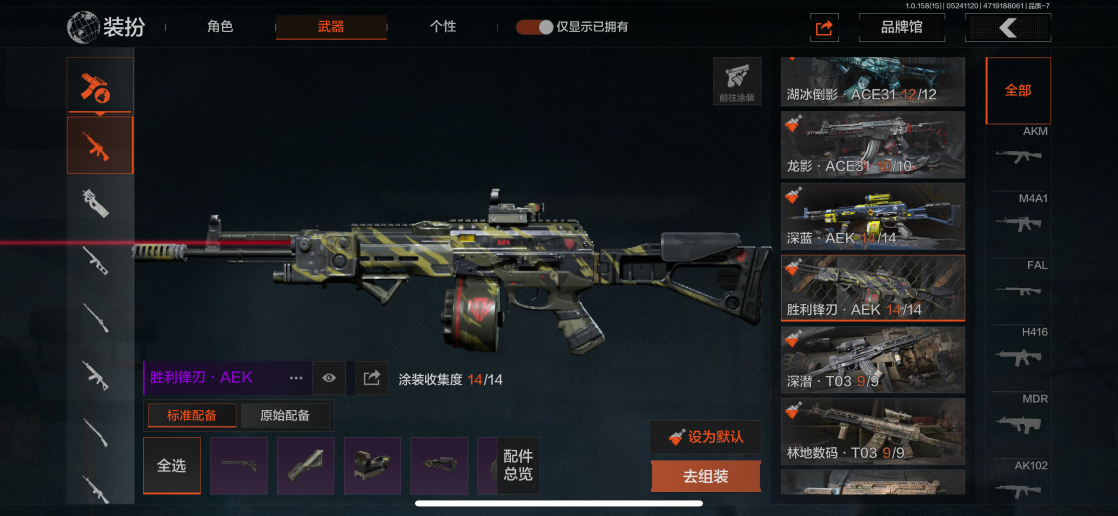Open the 配件总览 attachments overview
The height and width of the screenshot is (516, 1118).
pos(518,466)
